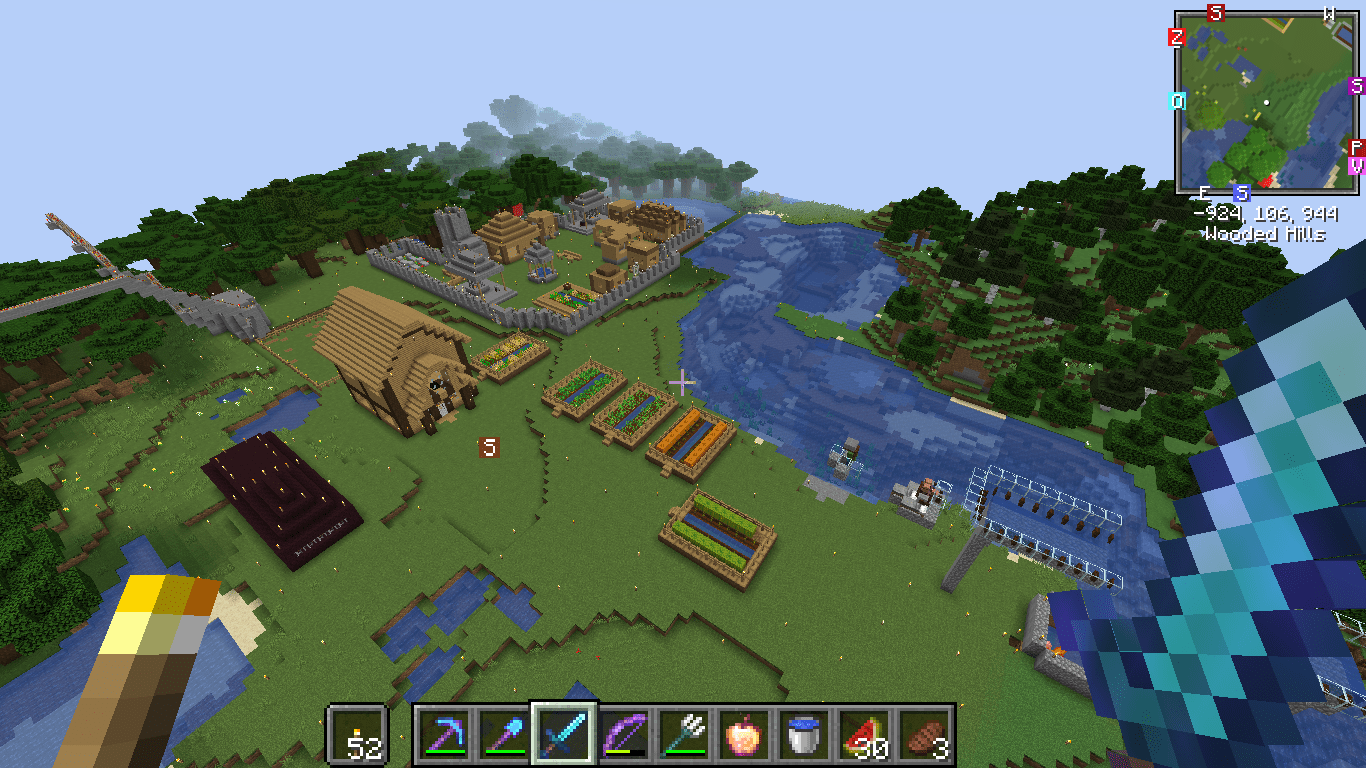The width and height of the screenshot is (1366, 768).
Task: Click the cyan O waypoint on the minimap
Action: tap(1177, 100)
